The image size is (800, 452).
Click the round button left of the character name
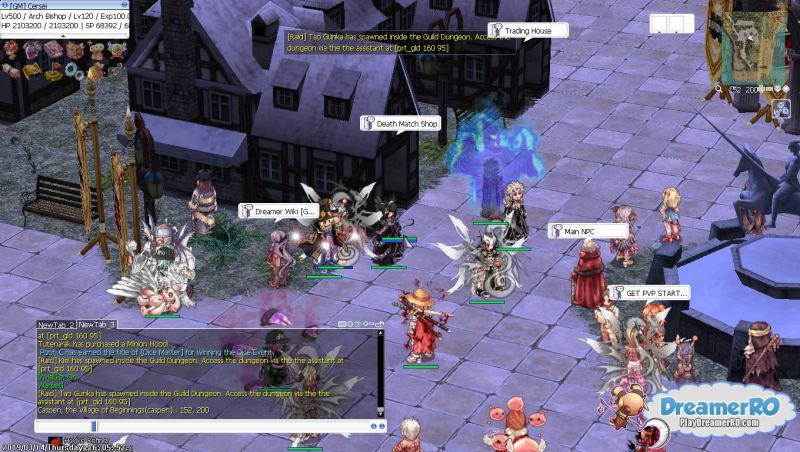pos(5,5)
